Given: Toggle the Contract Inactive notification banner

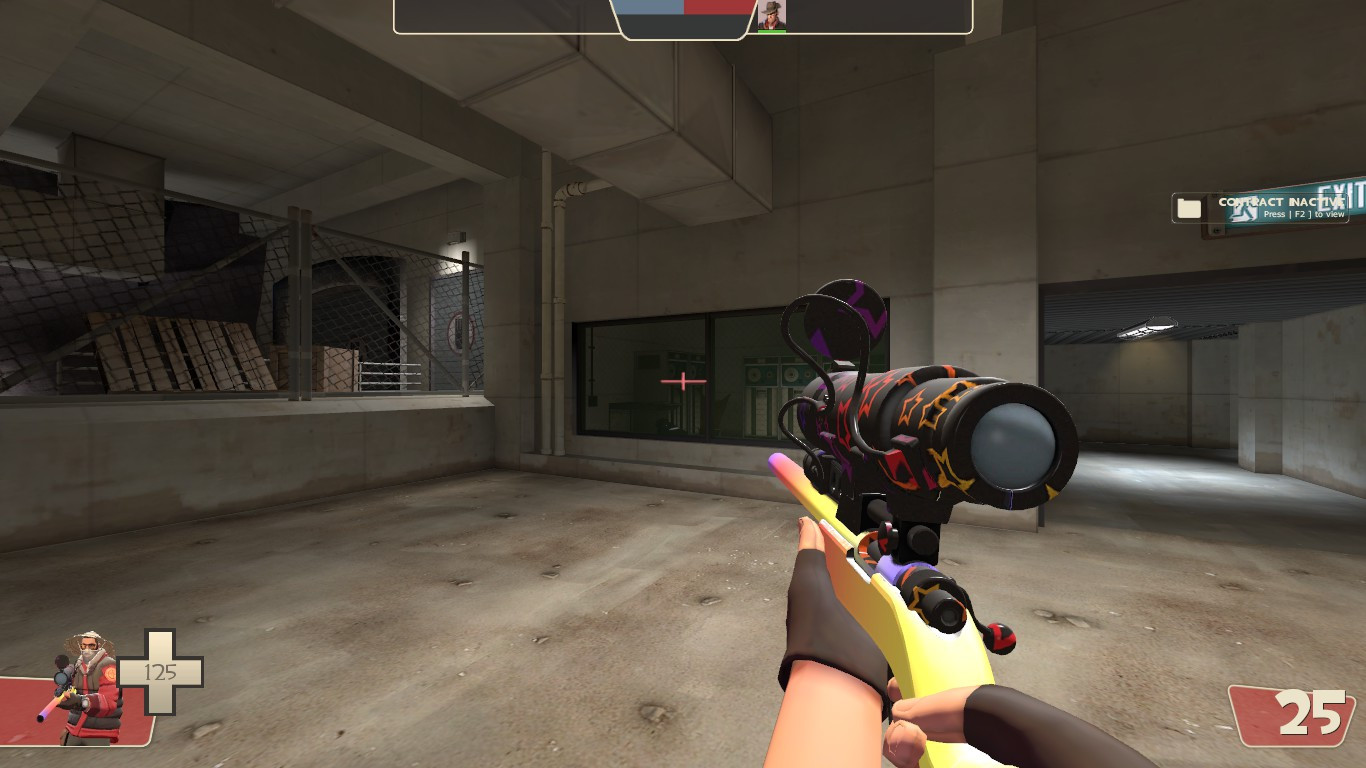Looking at the screenshot, I should (1262, 207).
